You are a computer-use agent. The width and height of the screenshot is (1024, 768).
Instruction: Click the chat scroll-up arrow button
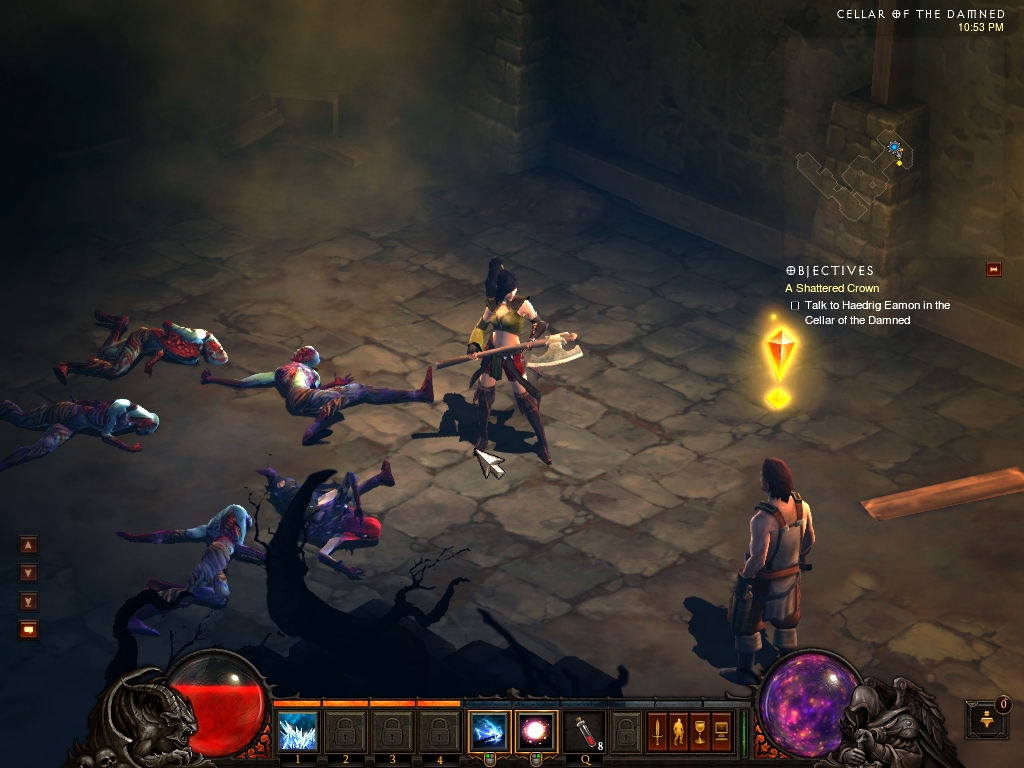pyautogui.click(x=28, y=545)
